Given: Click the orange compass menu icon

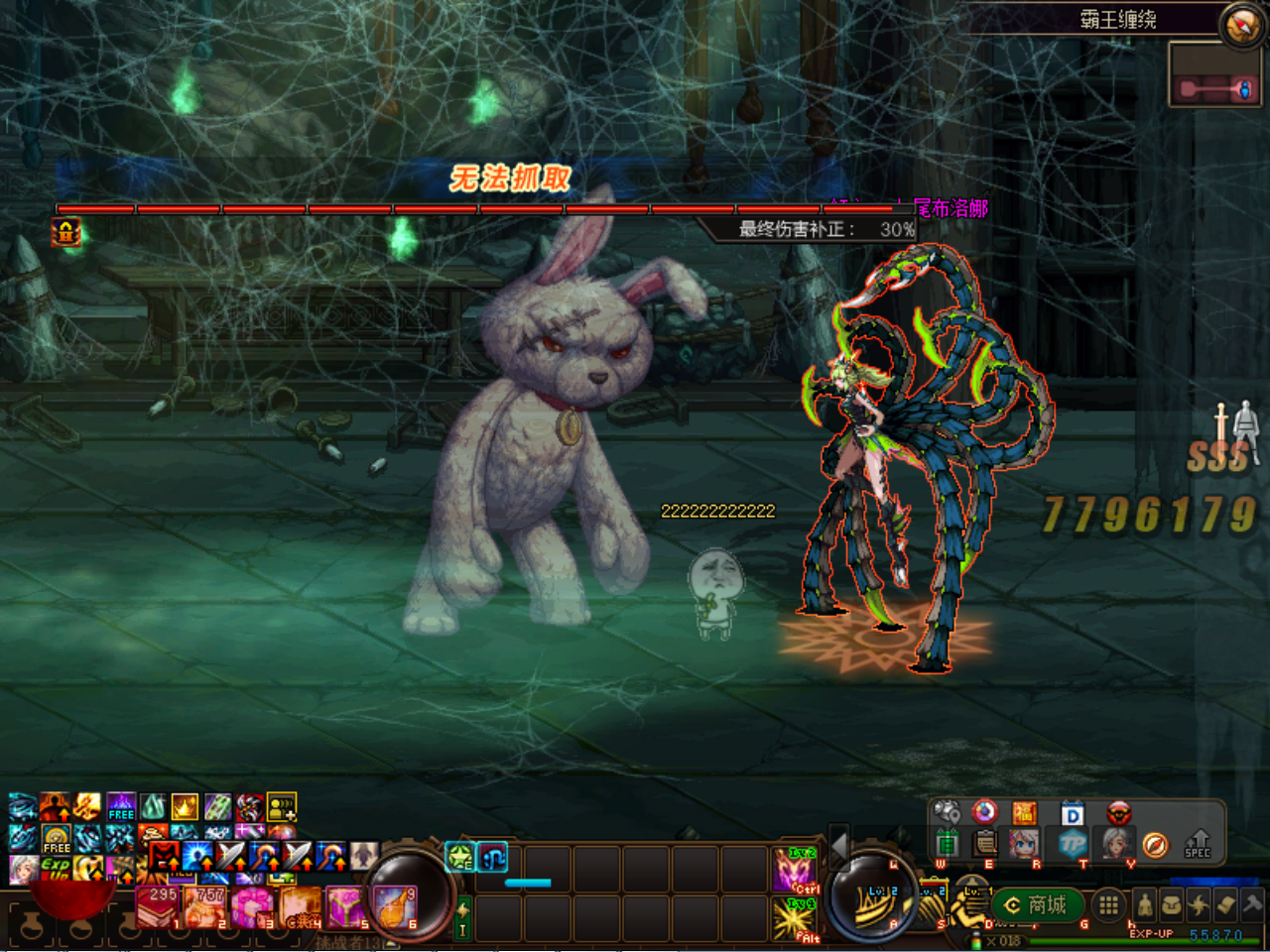Looking at the screenshot, I should [1155, 845].
